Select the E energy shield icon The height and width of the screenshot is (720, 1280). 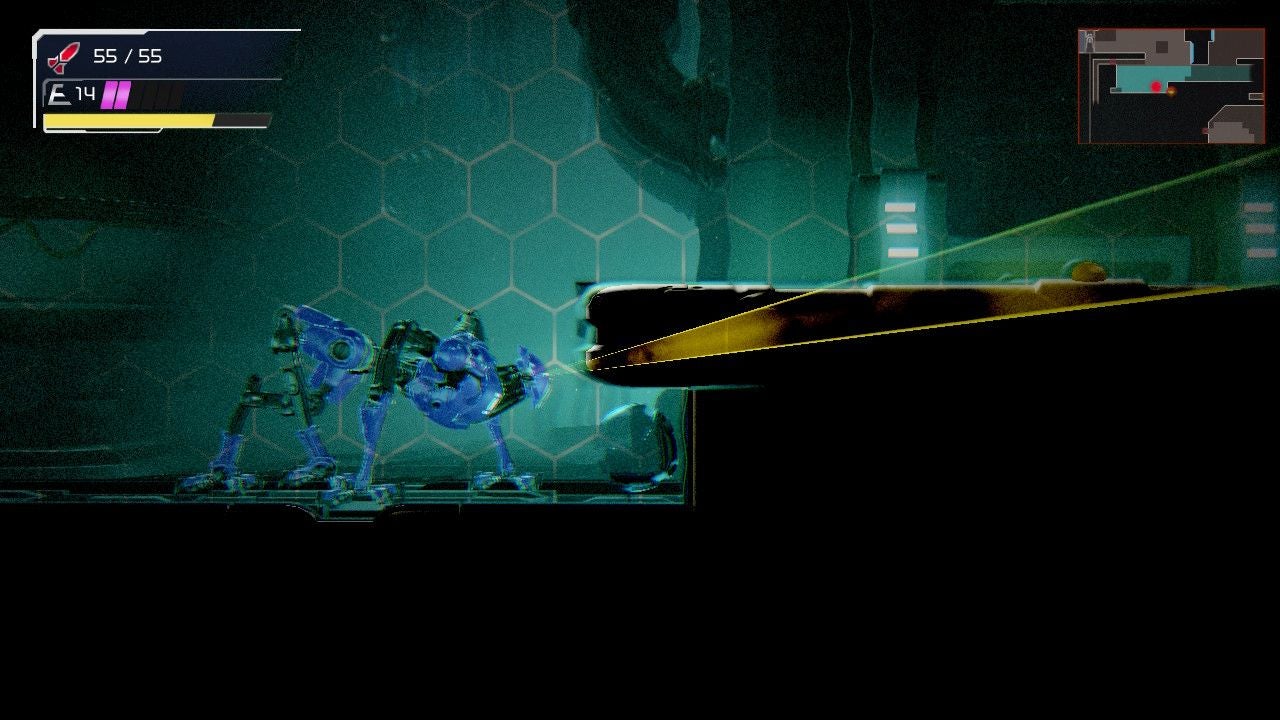click(x=62, y=93)
